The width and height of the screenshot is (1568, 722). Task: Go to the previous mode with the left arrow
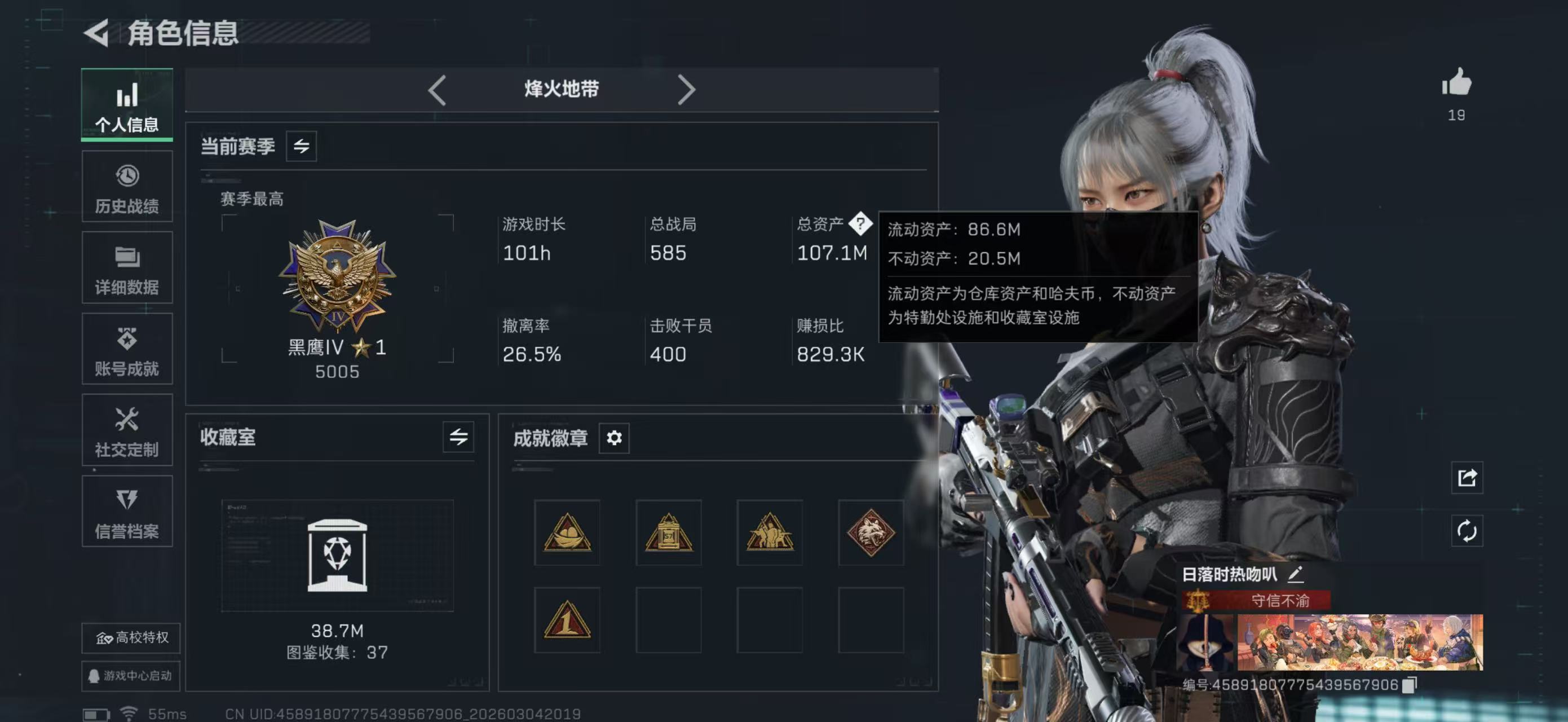437,89
